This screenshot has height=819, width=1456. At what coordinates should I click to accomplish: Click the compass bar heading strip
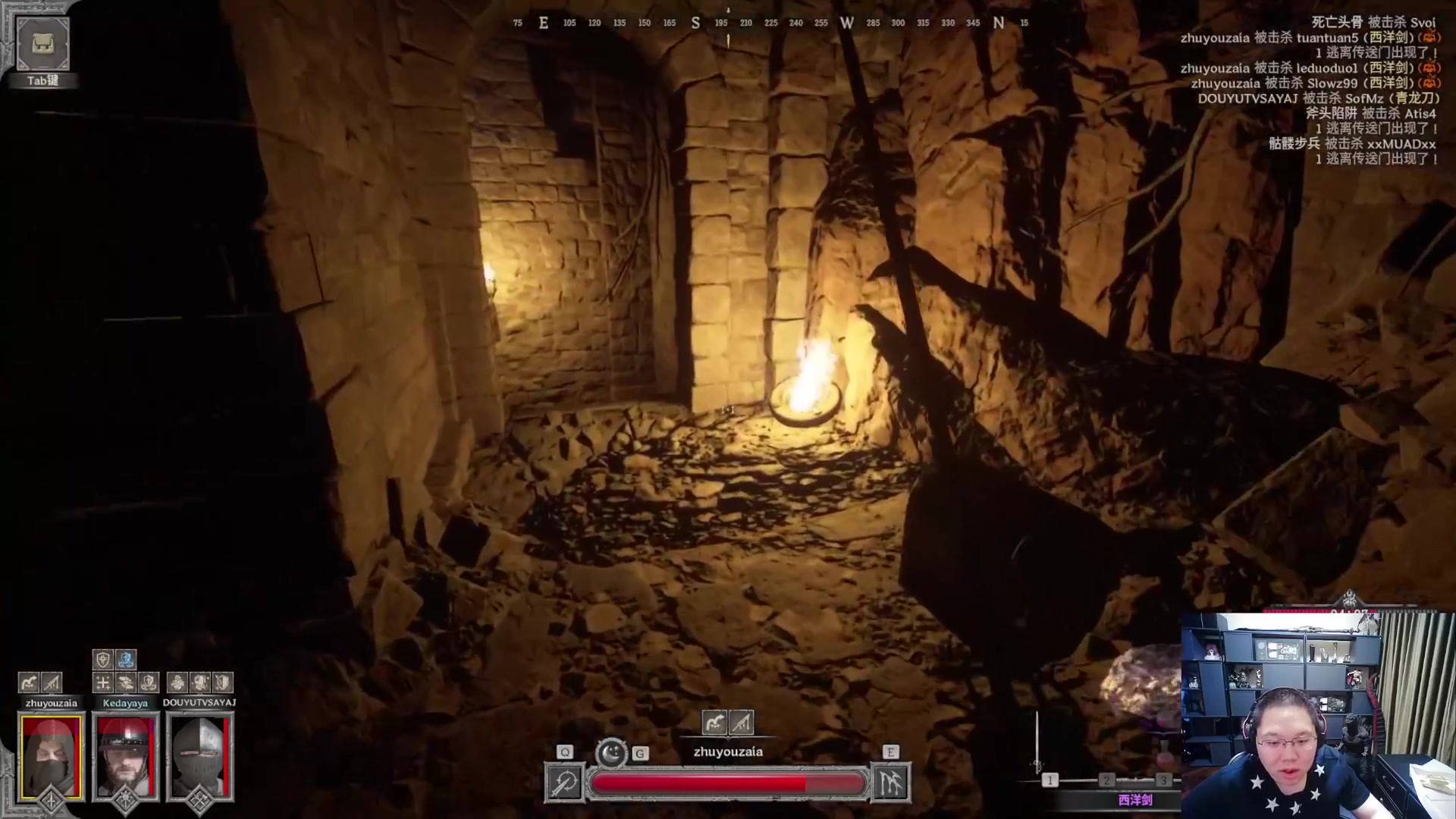[770, 24]
